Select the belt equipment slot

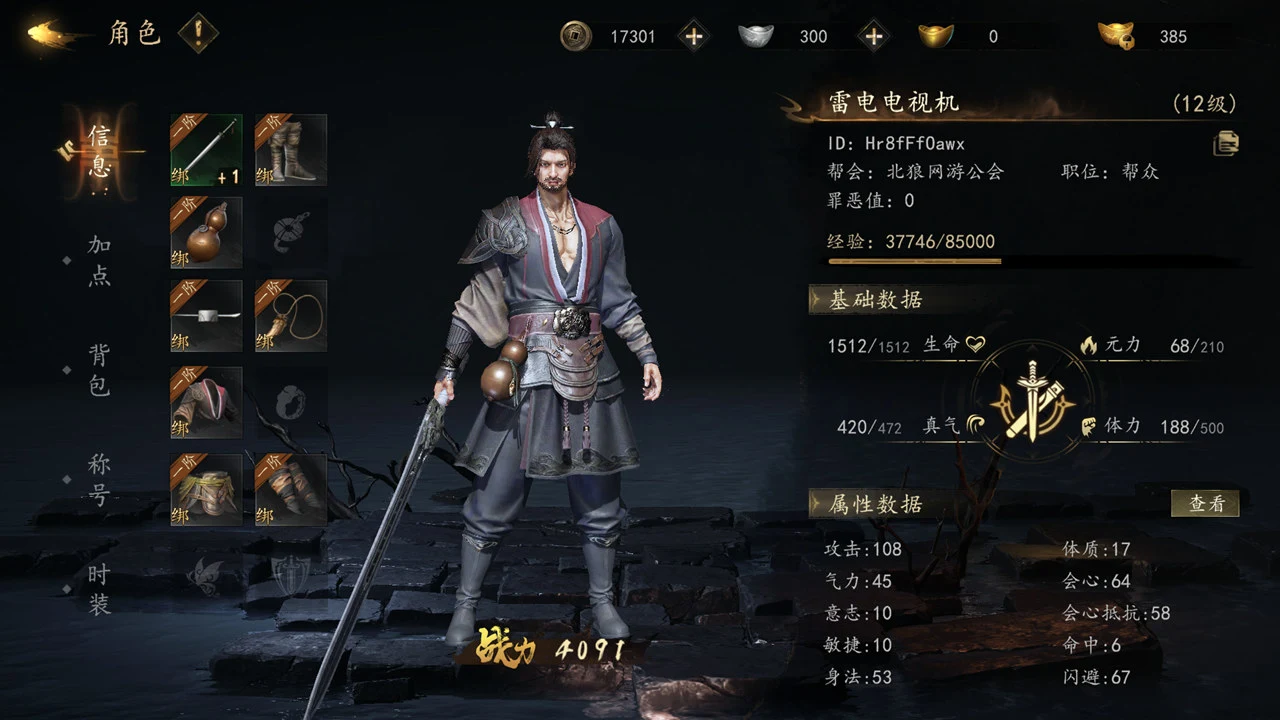coord(206,316)
